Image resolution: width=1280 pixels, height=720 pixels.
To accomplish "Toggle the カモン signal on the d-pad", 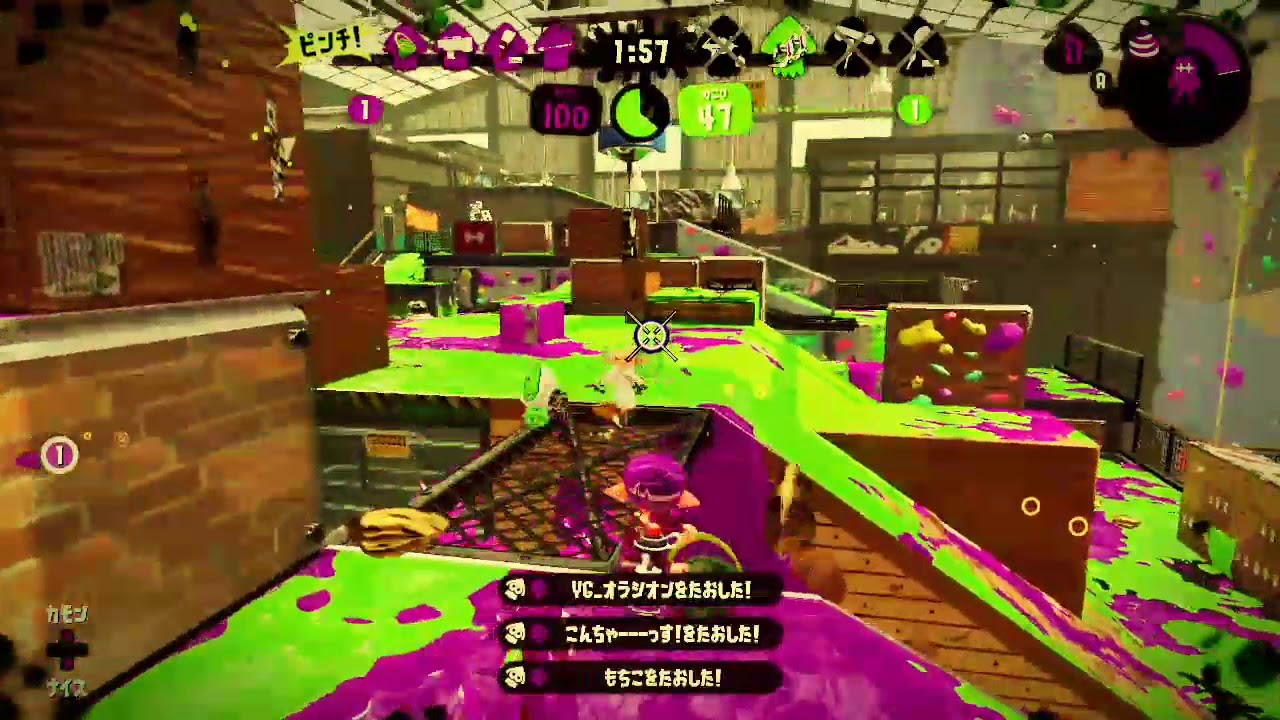I will [67, 614].
